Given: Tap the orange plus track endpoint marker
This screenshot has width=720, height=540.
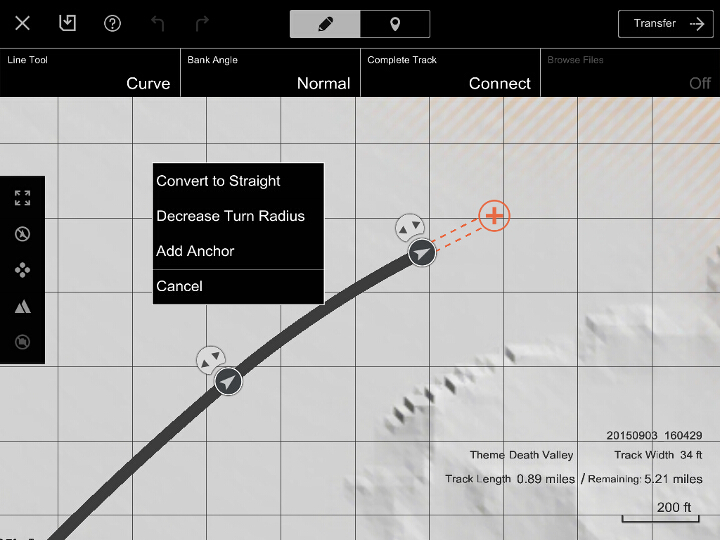Looking at the screenshot, I should tap(494, 215).
